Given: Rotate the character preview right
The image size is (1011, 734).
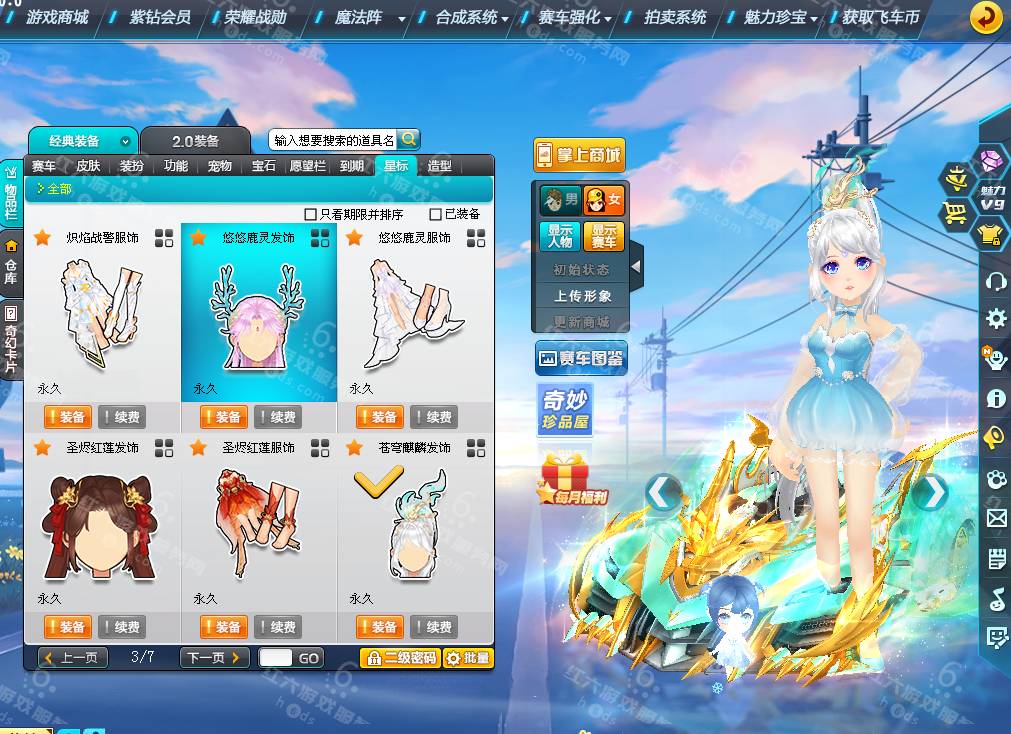Looking at the screenshot, I should pos(931,491).
